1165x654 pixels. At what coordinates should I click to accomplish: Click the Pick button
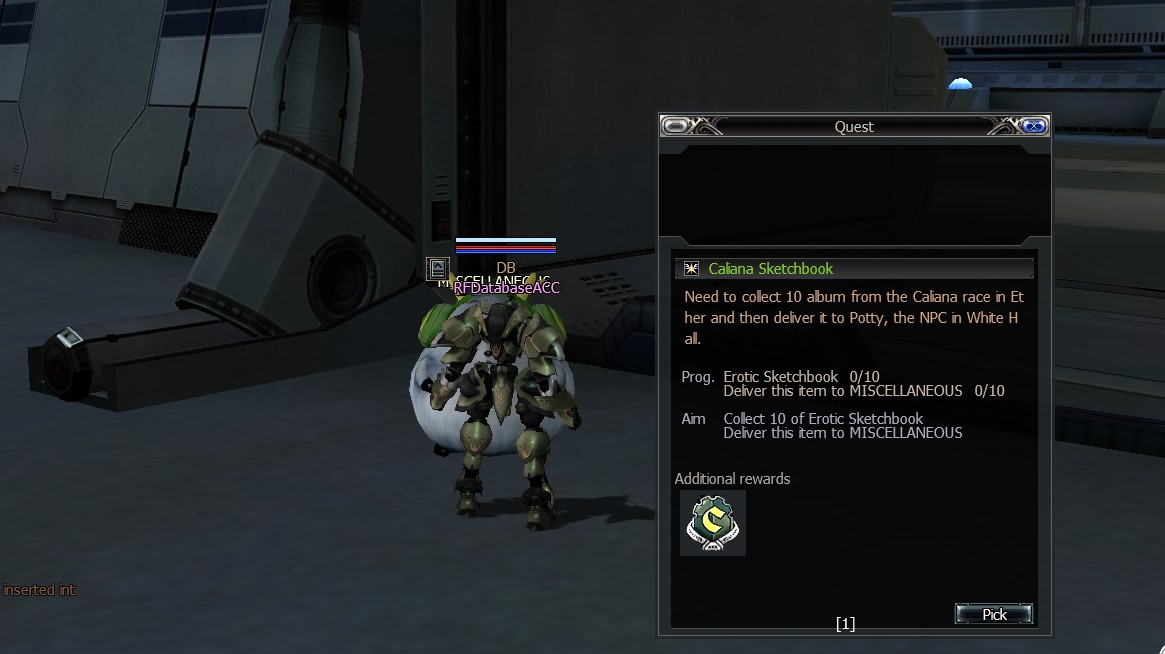pyautogui.click(x=993, y=614)
